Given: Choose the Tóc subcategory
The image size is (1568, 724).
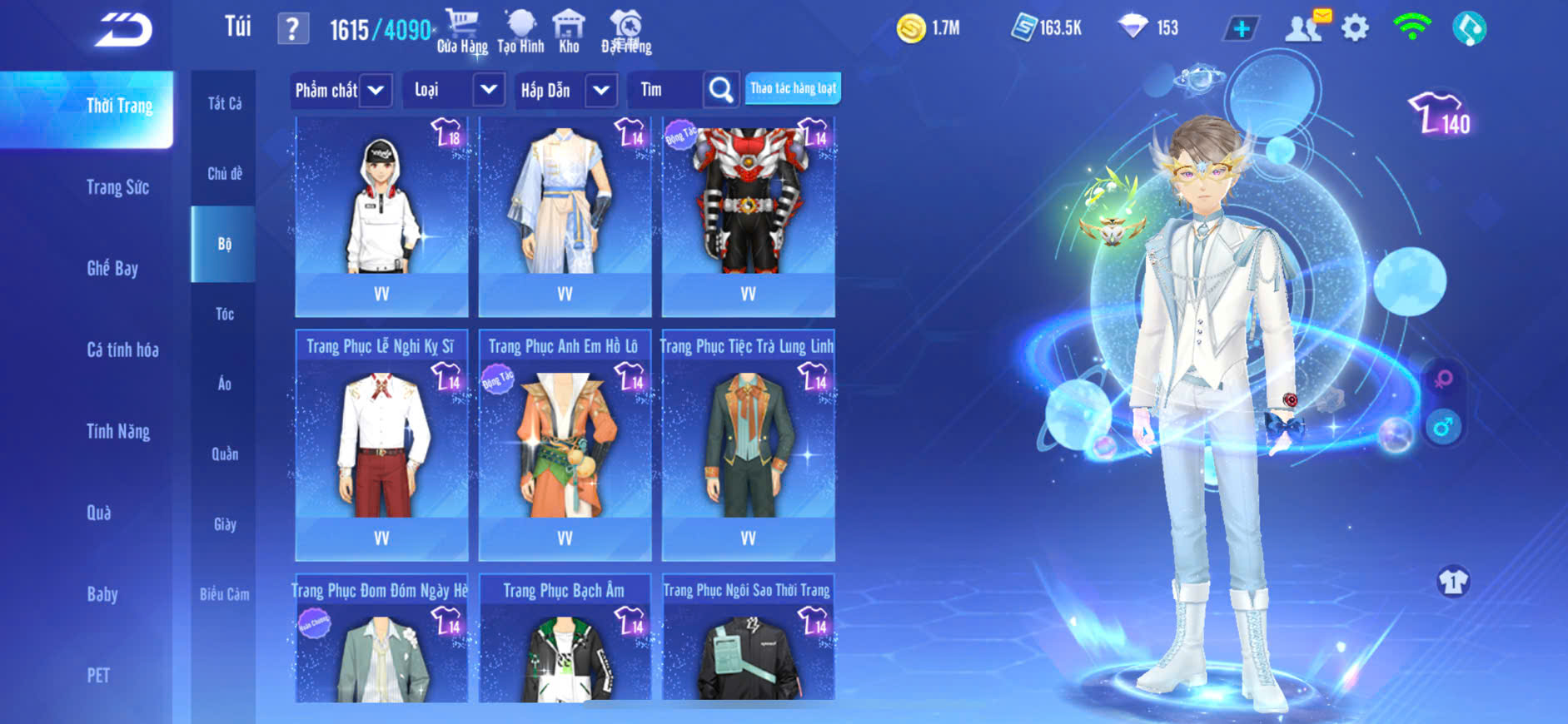Looking at the screenshot, I should pyautogui.click(x=225, y=314).
